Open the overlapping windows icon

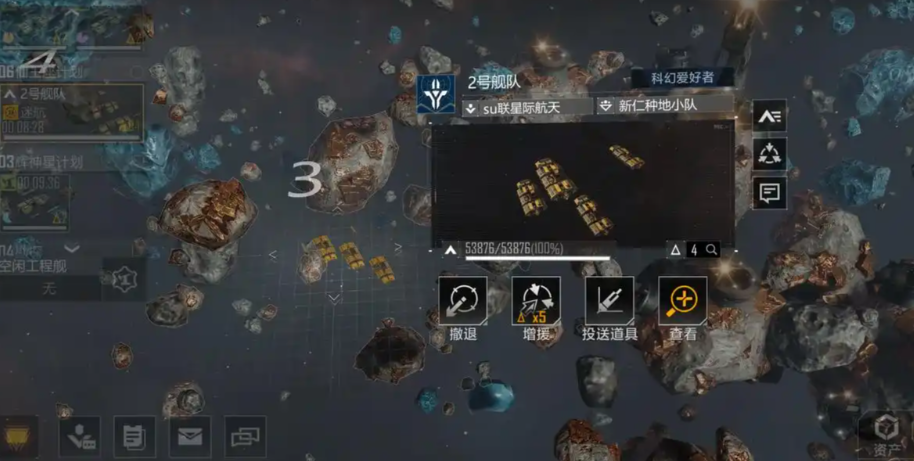click(245, 436)
